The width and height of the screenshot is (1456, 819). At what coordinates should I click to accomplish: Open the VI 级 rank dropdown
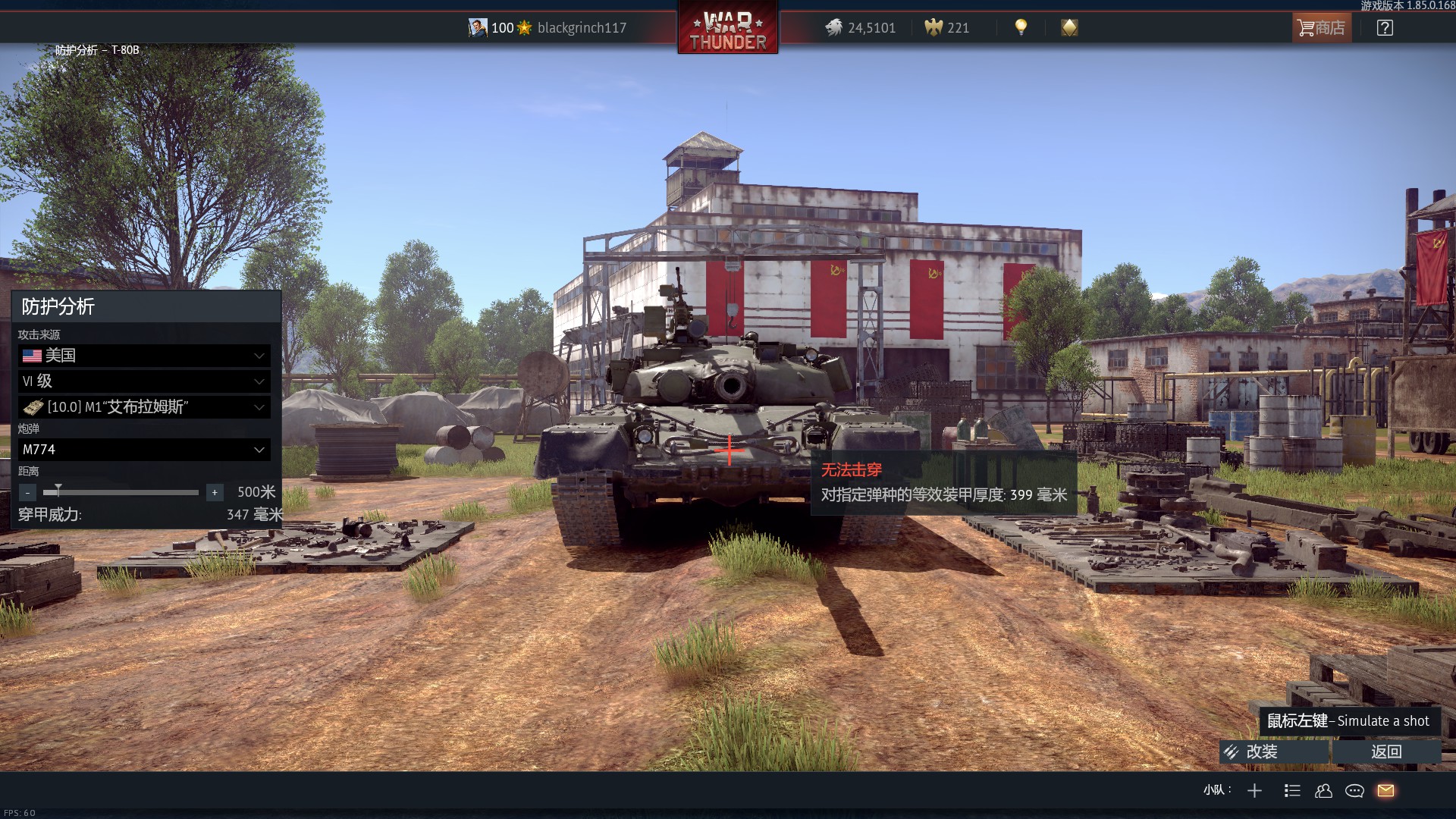[x=144, y=381]
